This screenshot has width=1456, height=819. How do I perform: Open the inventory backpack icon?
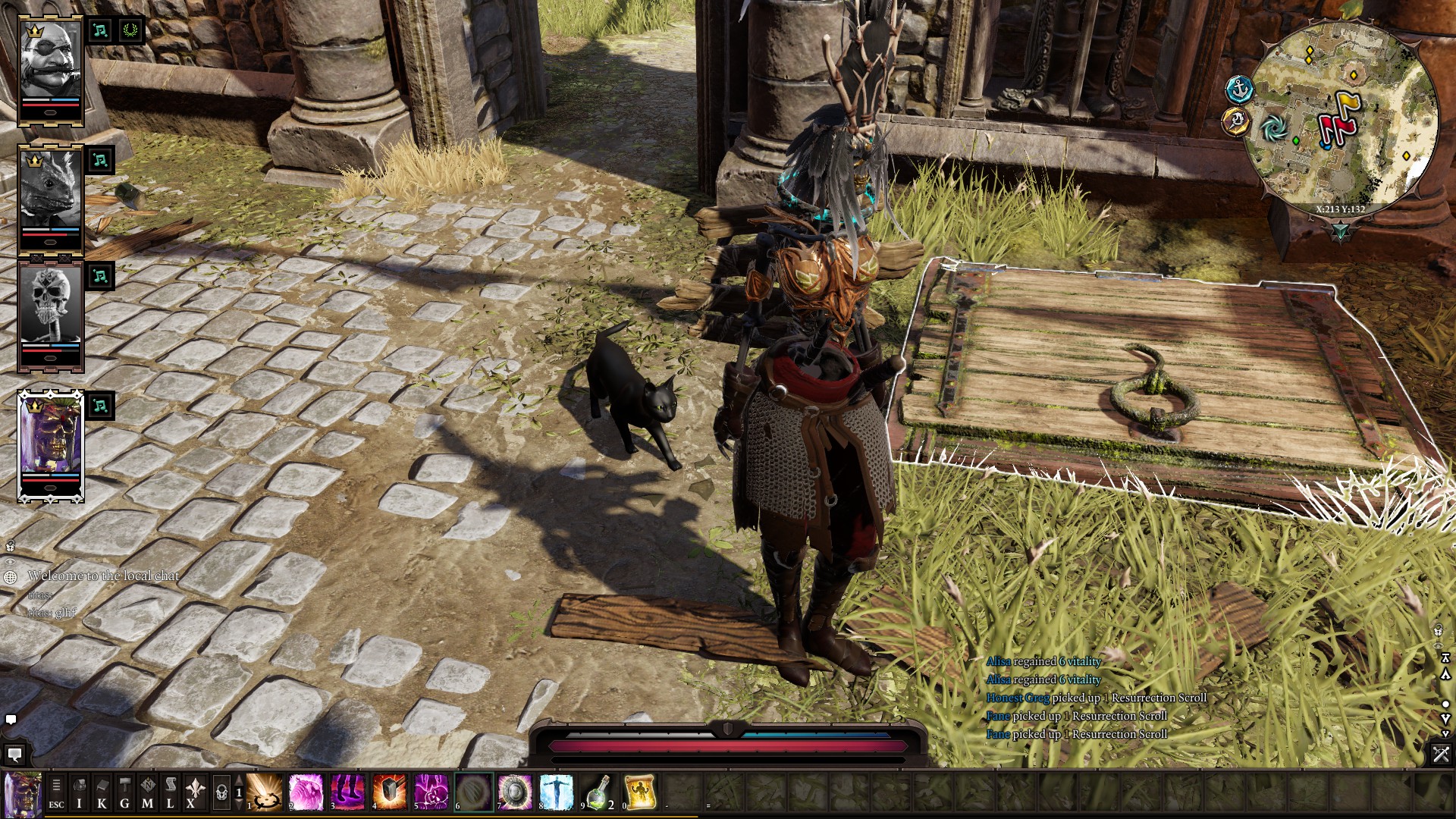point(79,793)
